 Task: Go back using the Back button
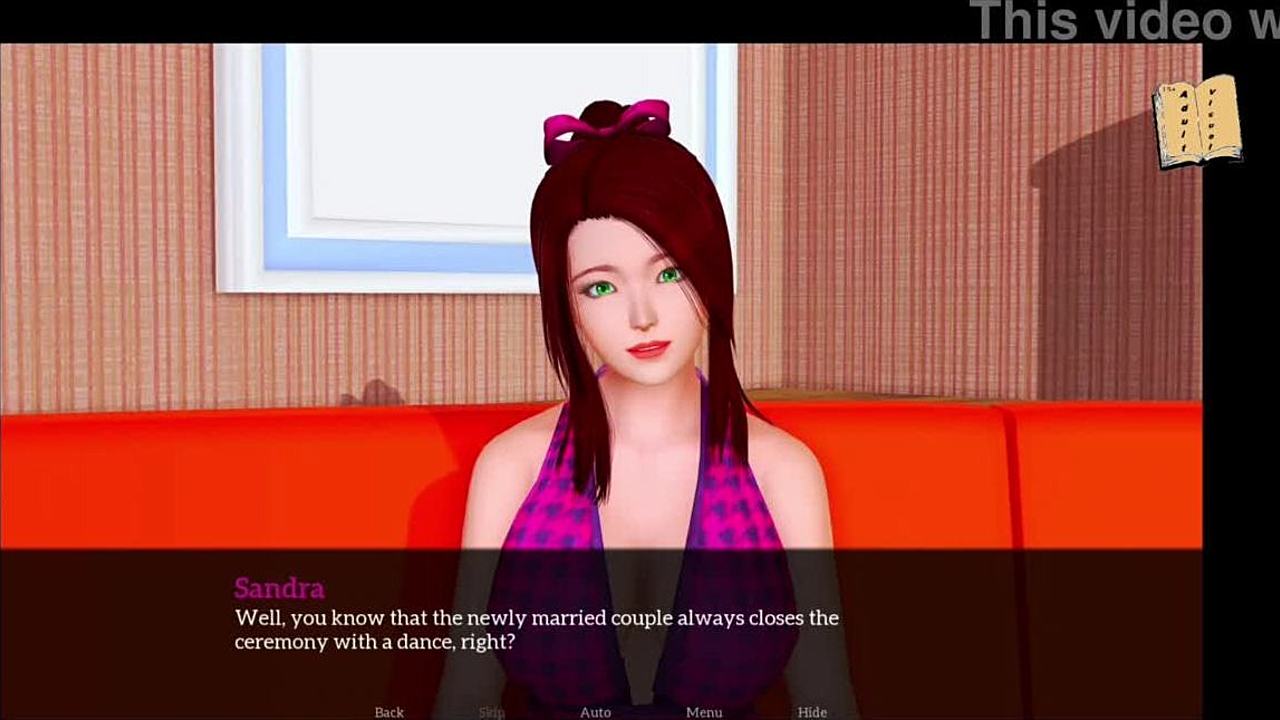tap(389, 712)
